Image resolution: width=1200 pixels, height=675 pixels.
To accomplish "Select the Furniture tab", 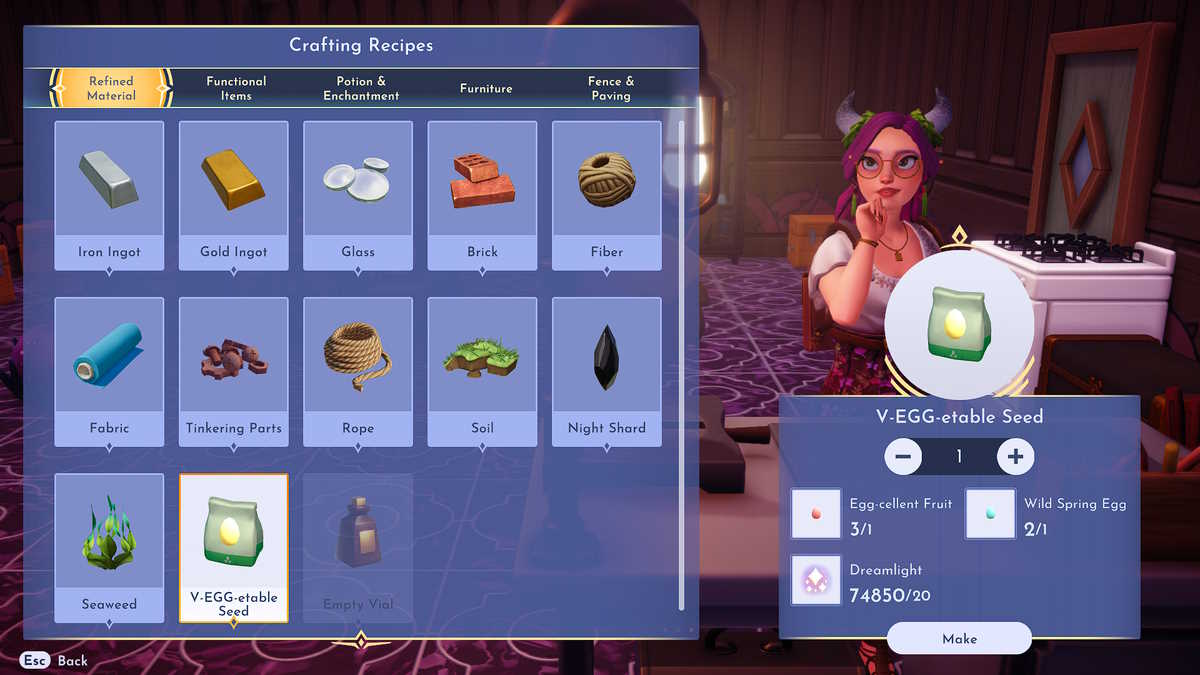I will coord(486,88).
